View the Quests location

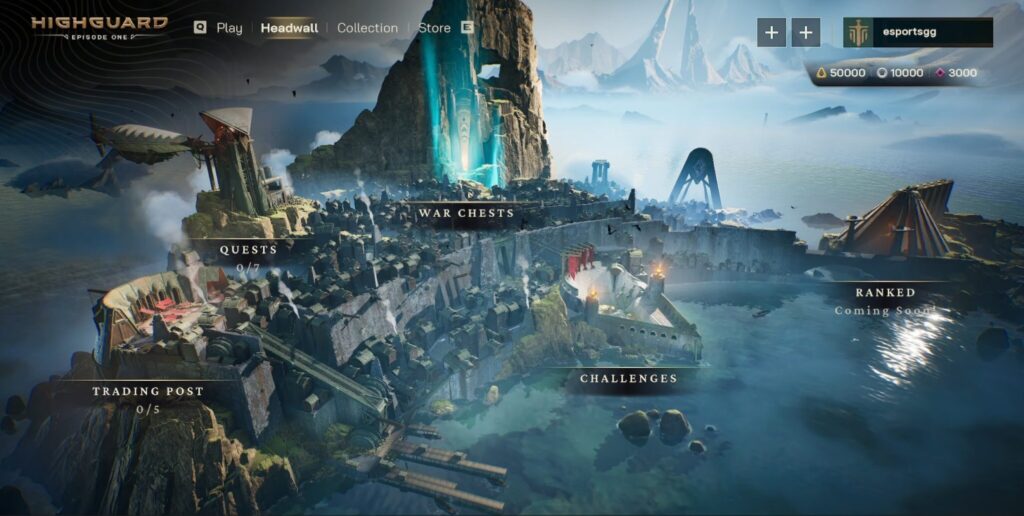(248, 250)
